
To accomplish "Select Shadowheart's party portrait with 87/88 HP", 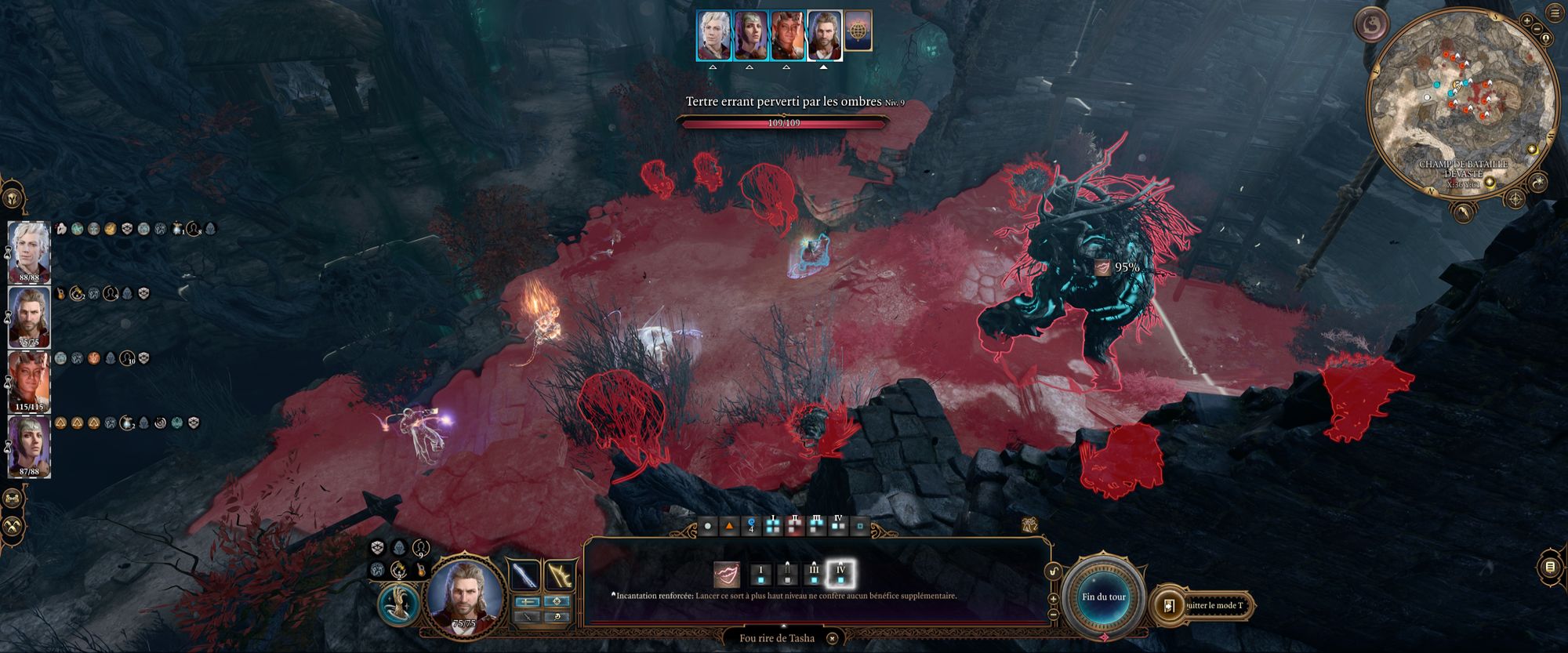I will pyautogui.click(x=29, y=445).
